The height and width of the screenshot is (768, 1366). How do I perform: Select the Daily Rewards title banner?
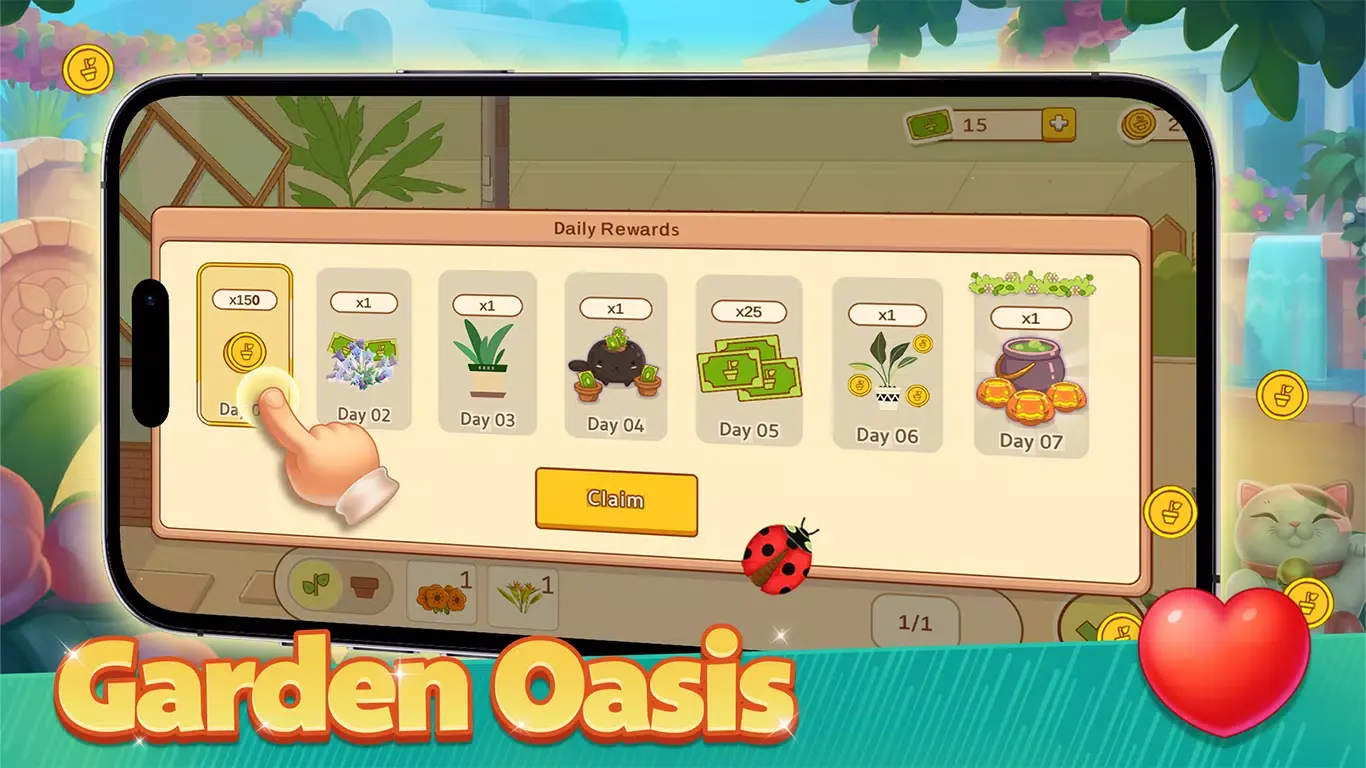point(616,229)
